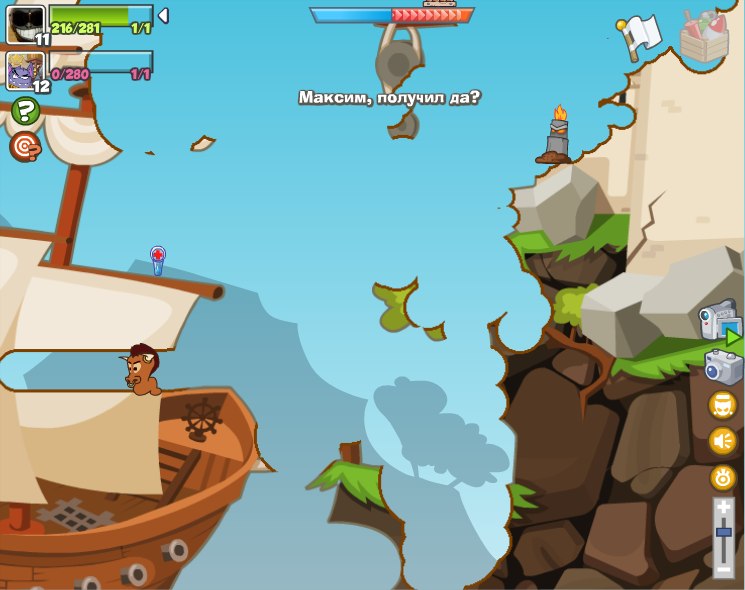Click the orange round eye button
Screen dimensions: 745x590
click(x=722, y=477)
